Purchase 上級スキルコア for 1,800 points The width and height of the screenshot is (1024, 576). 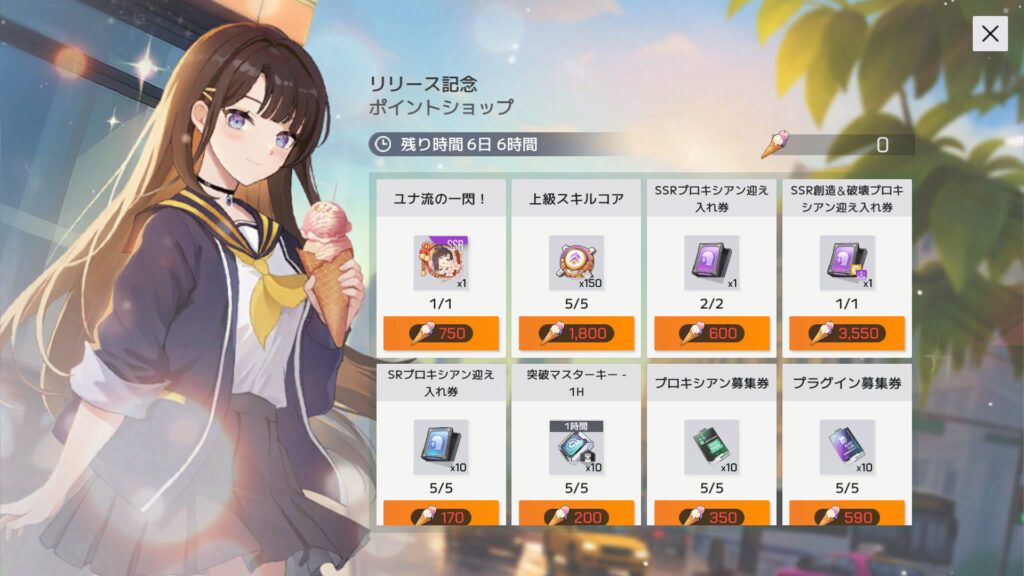point(576,333)
